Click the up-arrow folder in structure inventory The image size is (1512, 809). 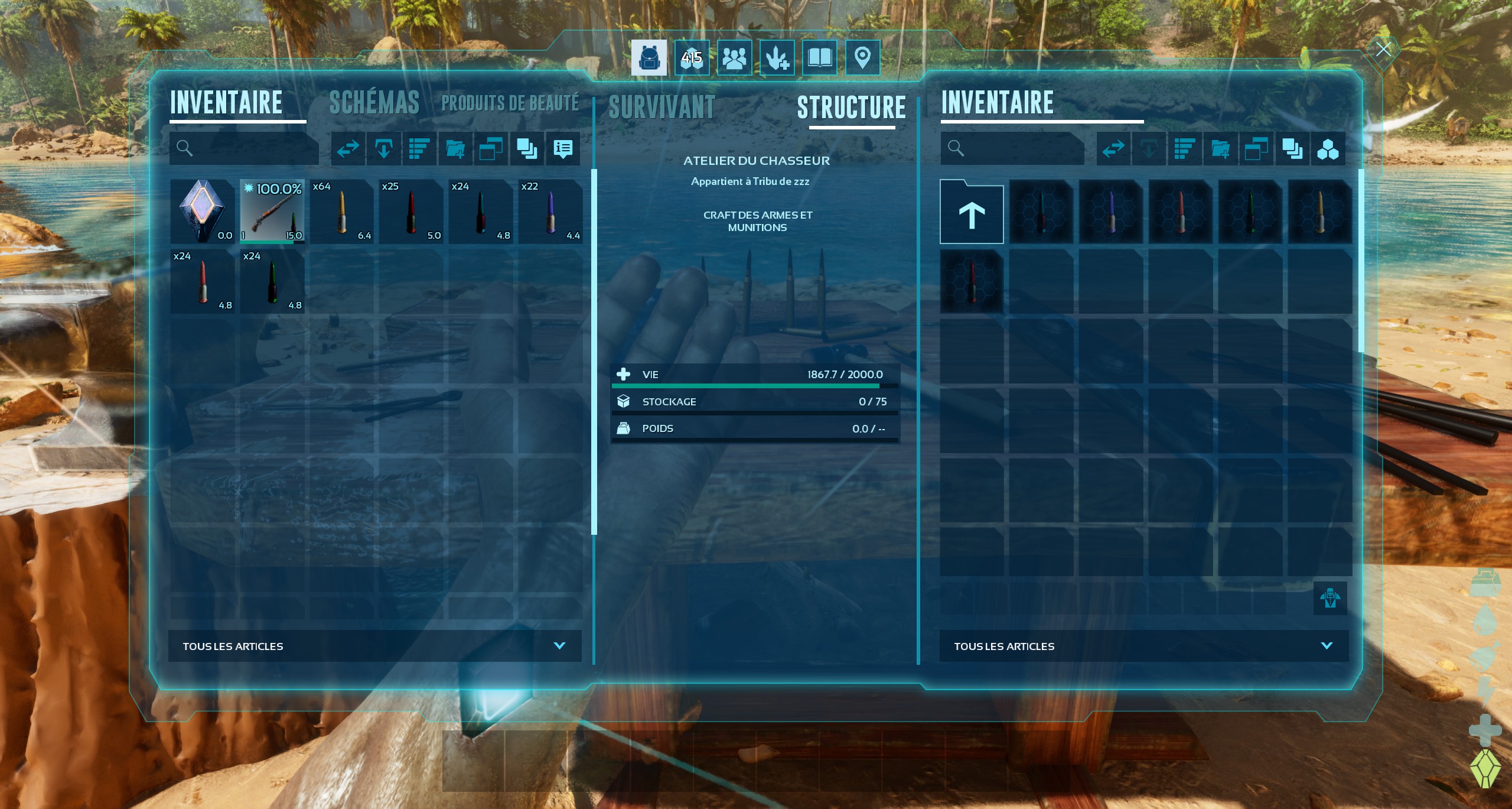972,213
